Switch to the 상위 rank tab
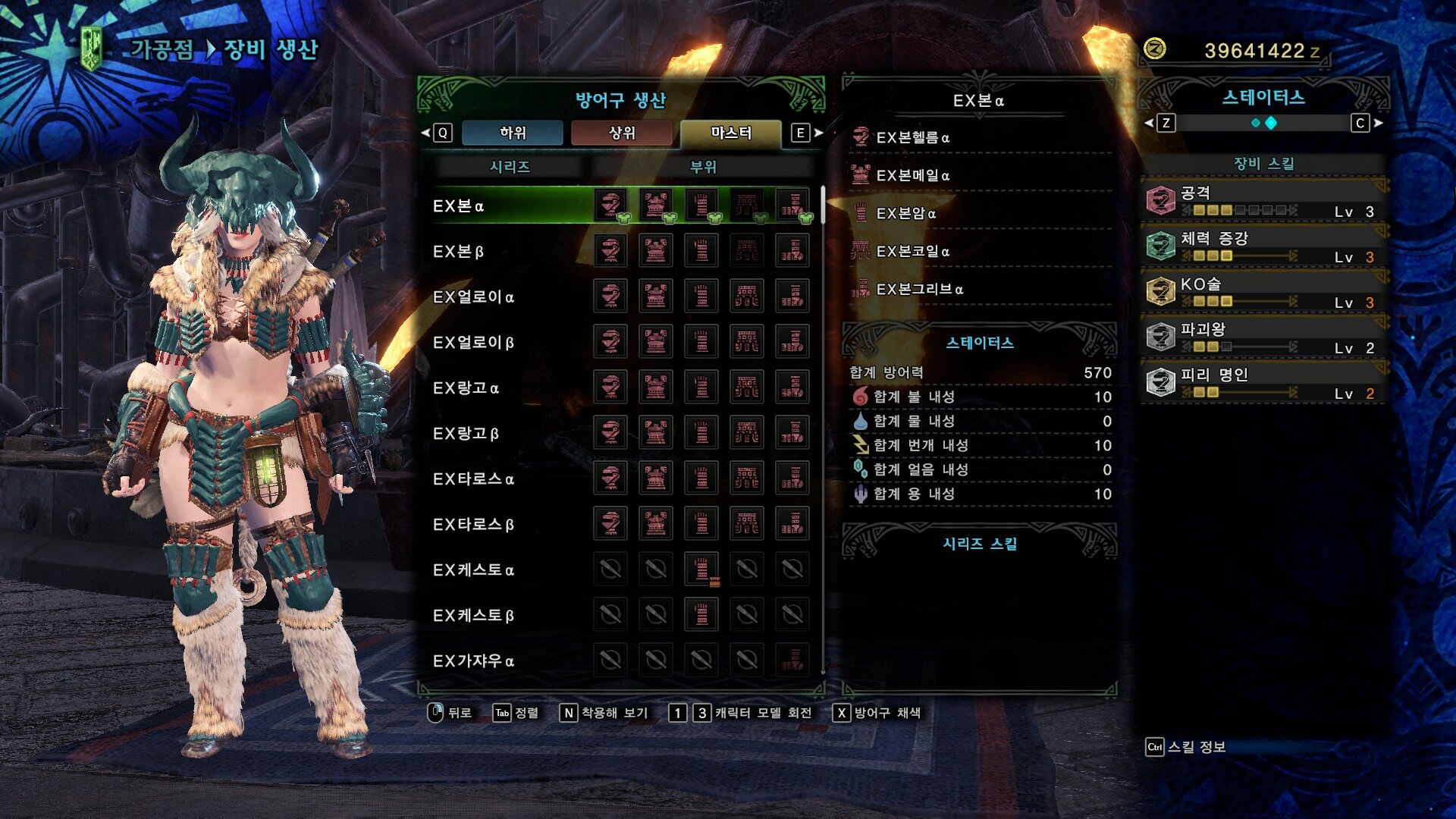This screenshot has width=1456, height=819. pyautogui.click(x=622, y=133)
